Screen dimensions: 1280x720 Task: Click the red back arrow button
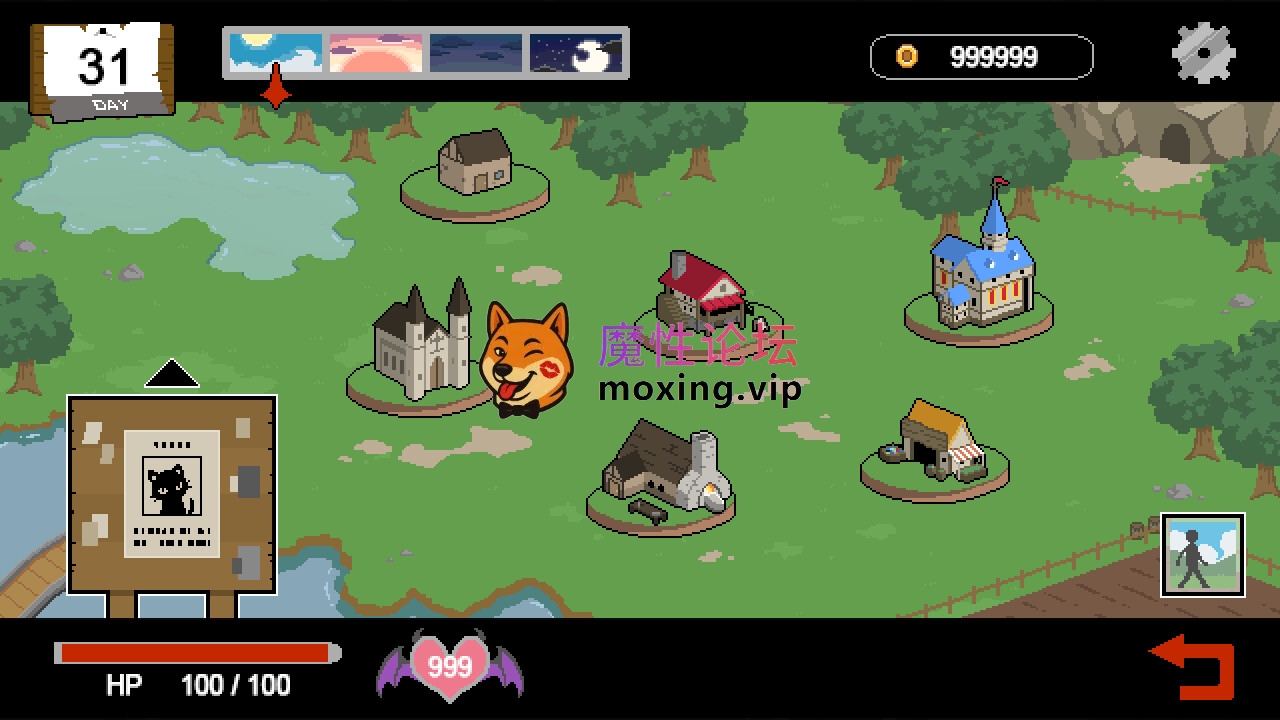tap(1195, 666)
